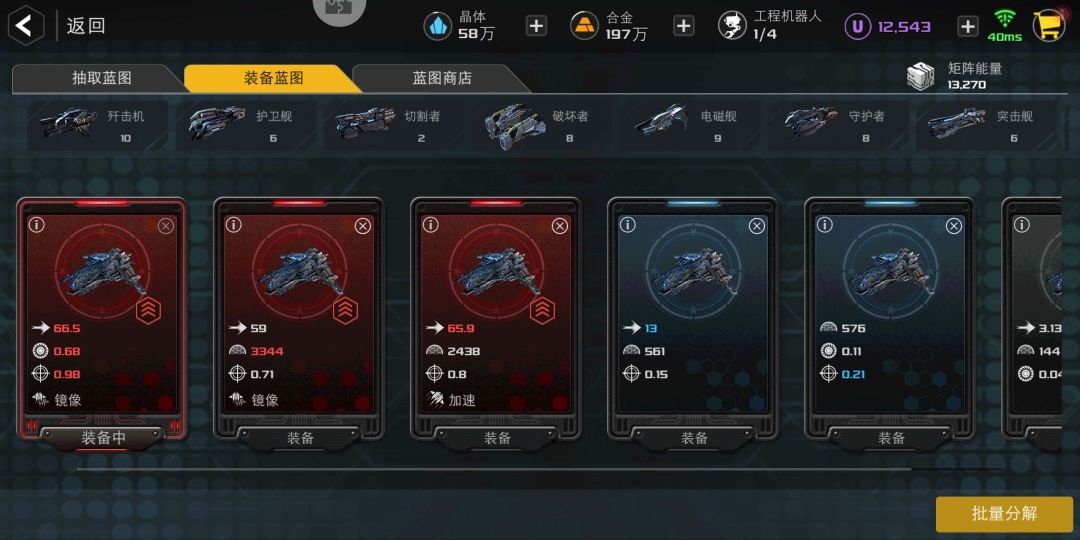Click the 装备中 button on equipped blueprint
The width and height of the screenshot is (1080, 540).
pyautogui.click(x=103, y=437)
